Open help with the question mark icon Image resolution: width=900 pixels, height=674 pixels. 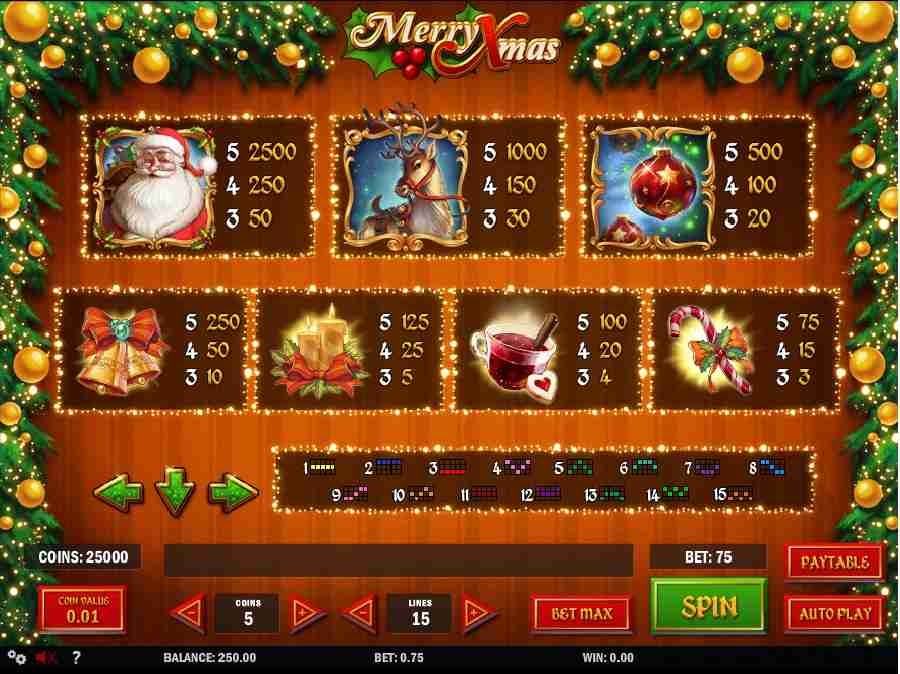(x=76, y=658)
